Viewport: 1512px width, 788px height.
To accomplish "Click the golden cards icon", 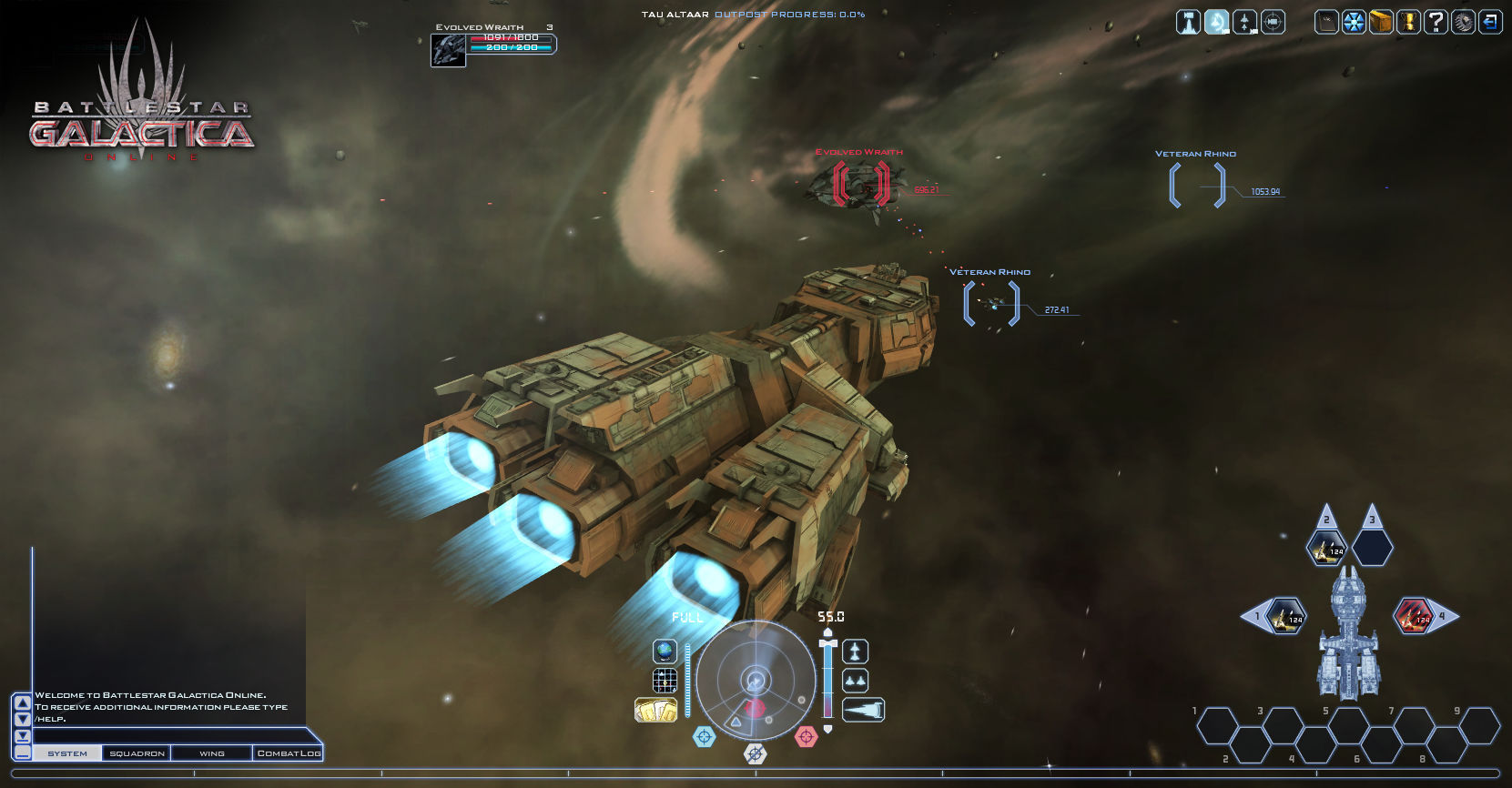I will (x=655, y=710).
